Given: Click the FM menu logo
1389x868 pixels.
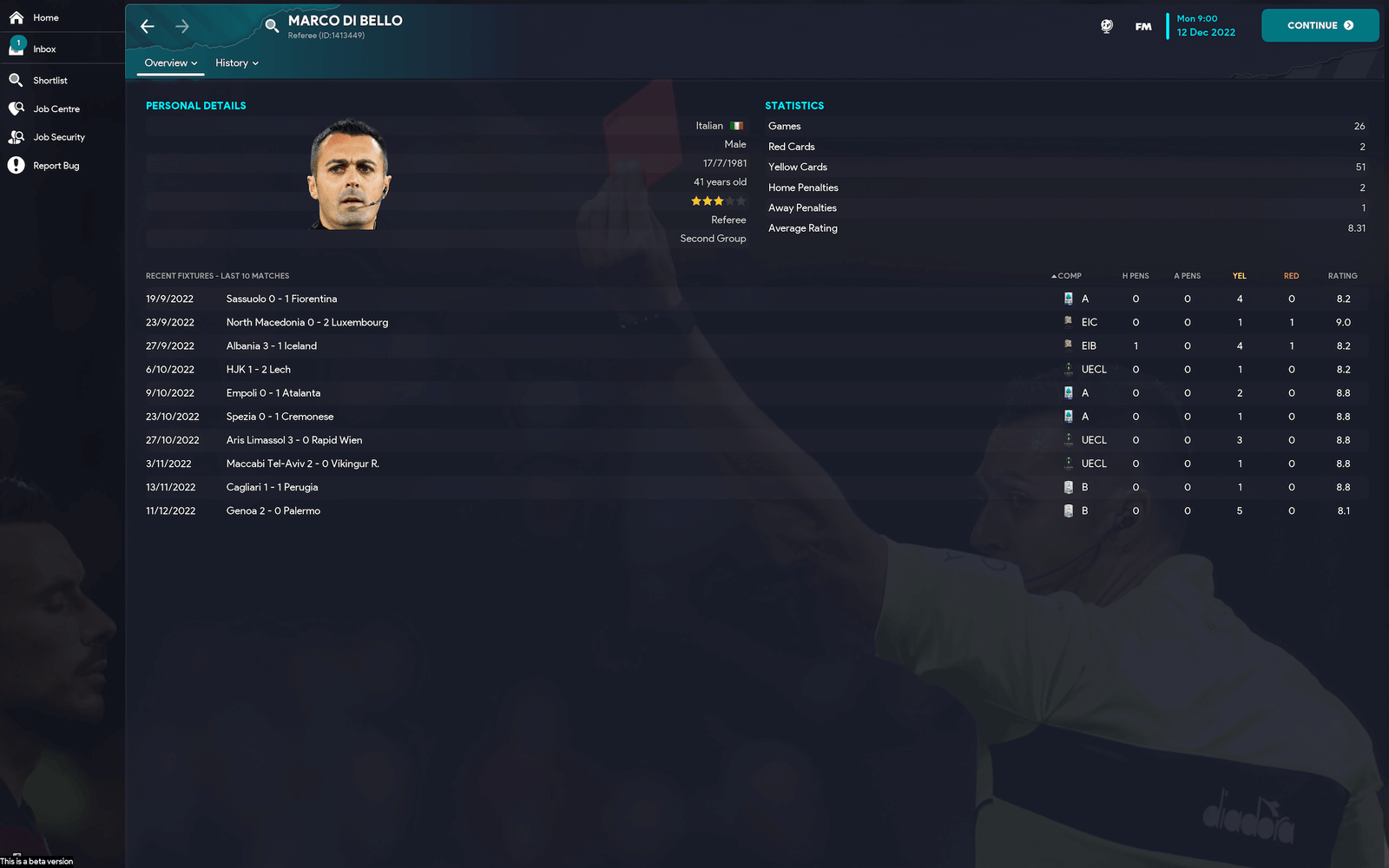Looking at the screenshot, I should click(1143, 27).
